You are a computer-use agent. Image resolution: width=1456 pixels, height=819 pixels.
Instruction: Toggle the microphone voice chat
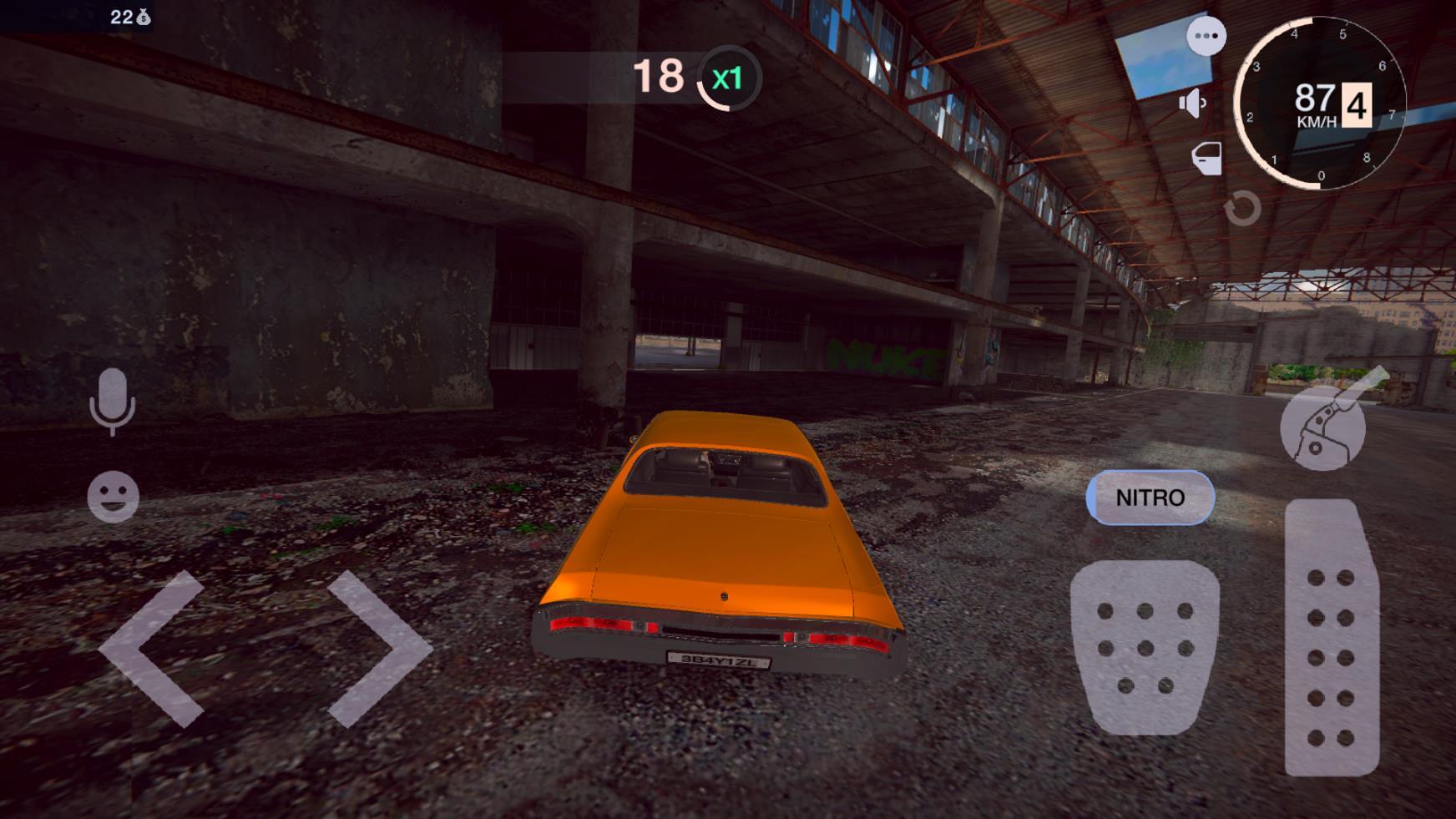tap(112, 402)
